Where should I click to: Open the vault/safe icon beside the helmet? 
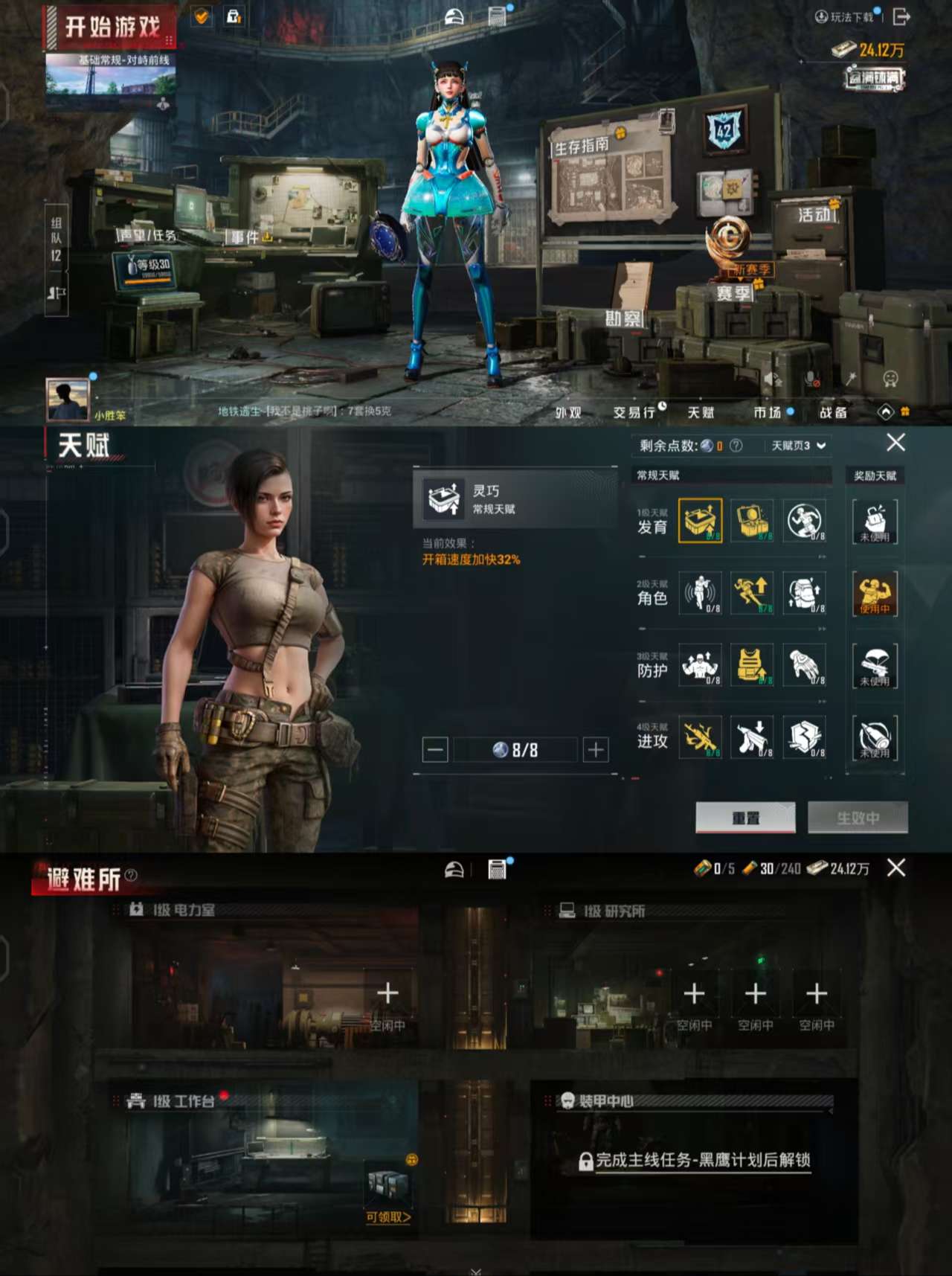click(x=496, y=16)
